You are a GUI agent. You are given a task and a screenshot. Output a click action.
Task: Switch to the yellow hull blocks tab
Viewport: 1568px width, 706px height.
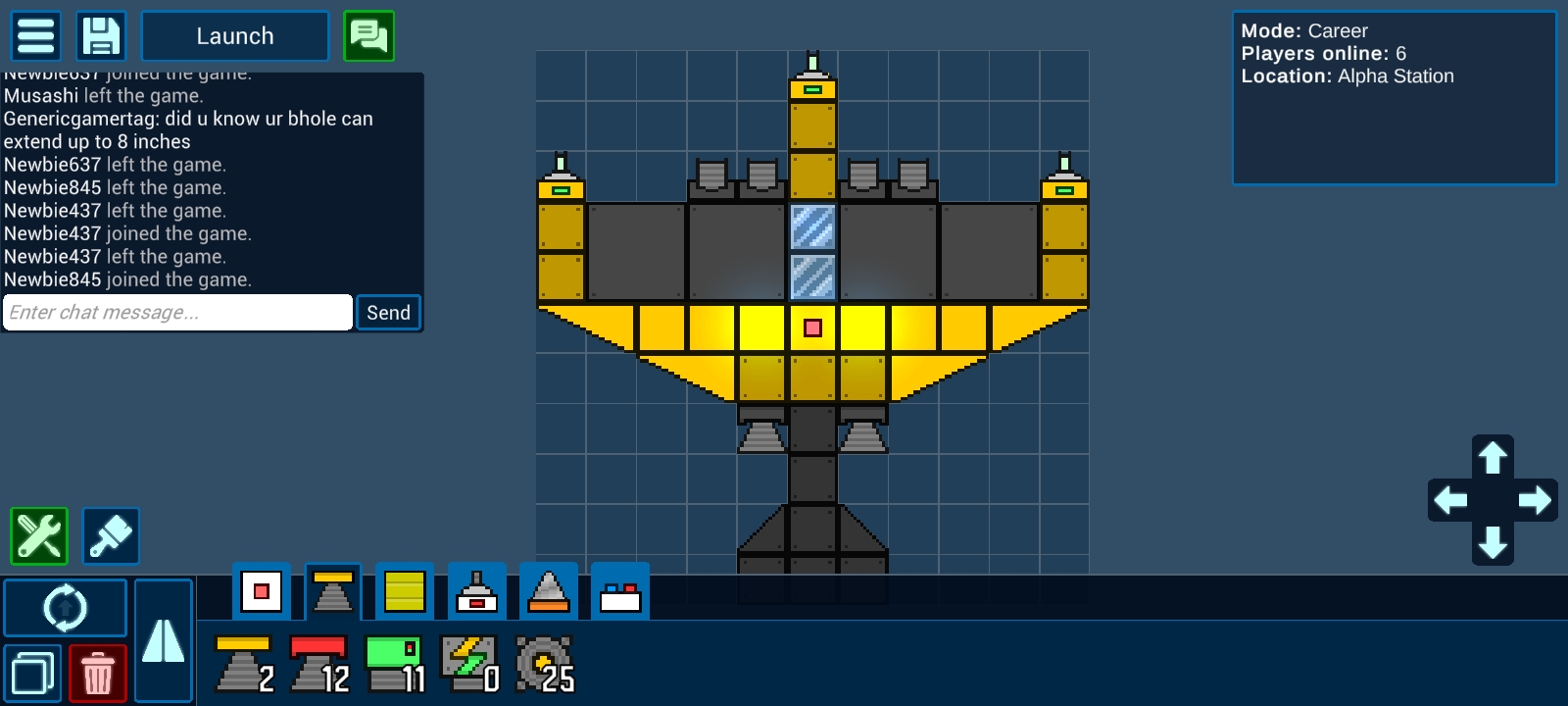(405, 591)
